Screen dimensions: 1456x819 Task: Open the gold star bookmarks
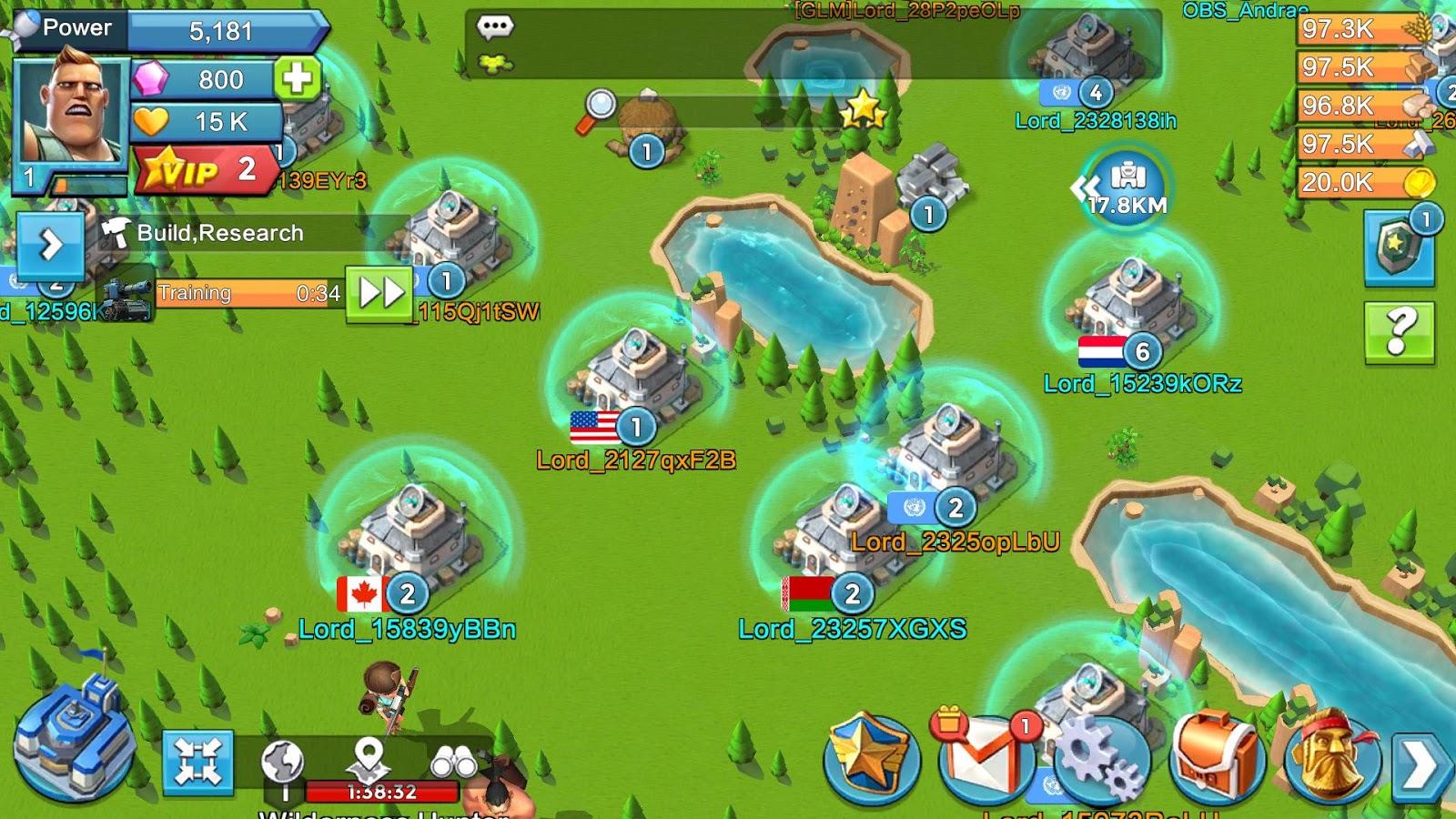coord(862,110)
